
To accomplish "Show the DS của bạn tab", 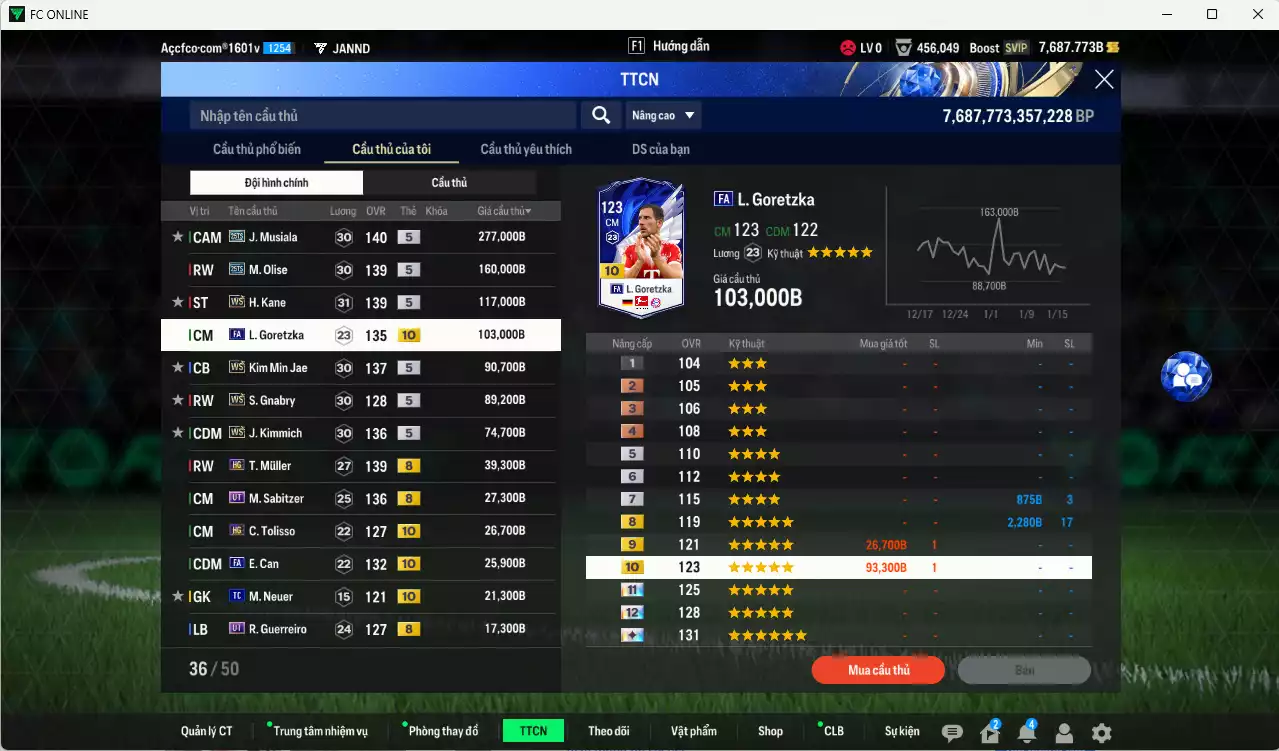I will pyautogui.click(x=660, y=150).
